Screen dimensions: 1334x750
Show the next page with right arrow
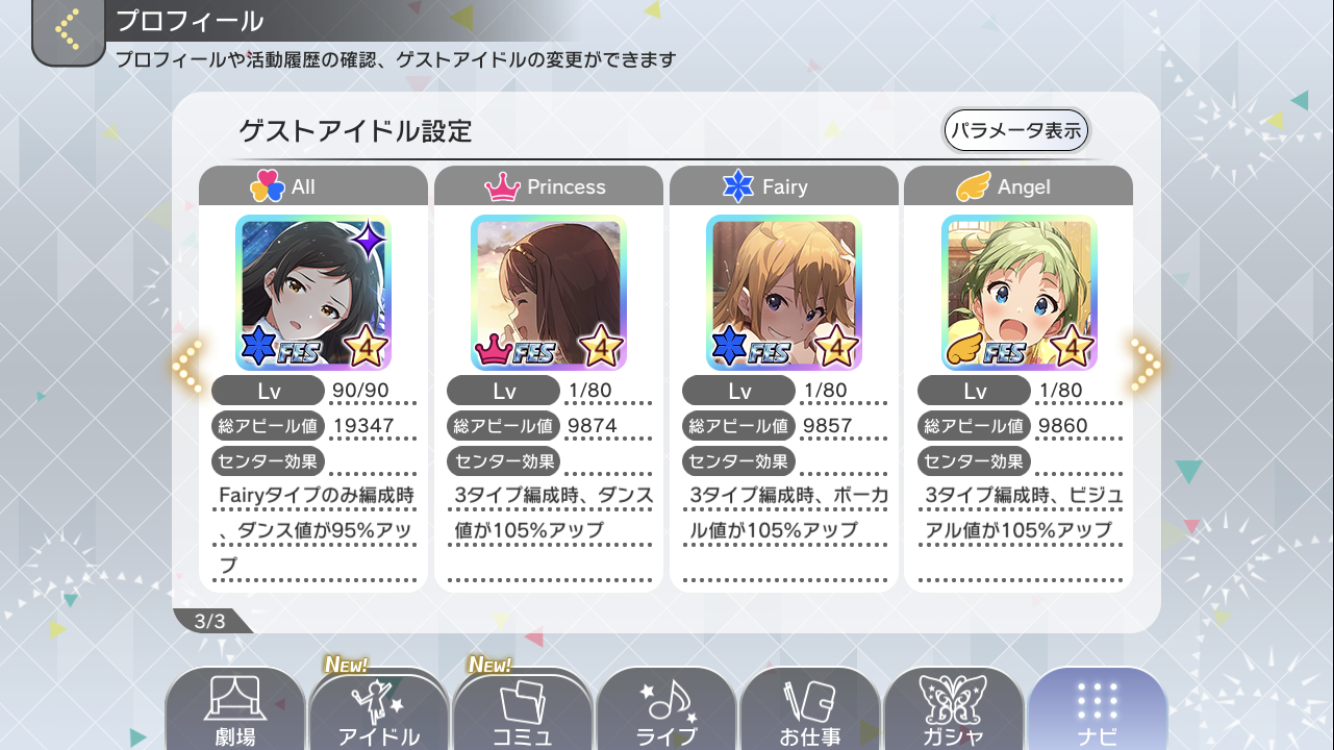point(1145,365)
